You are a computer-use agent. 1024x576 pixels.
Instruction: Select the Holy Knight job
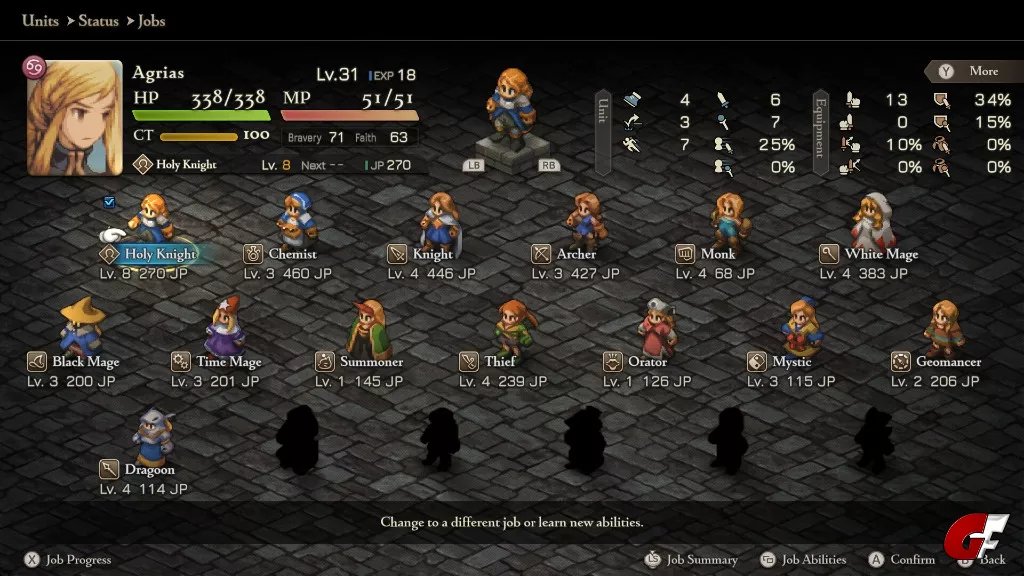pyautogui.click(x=160, y=254)
